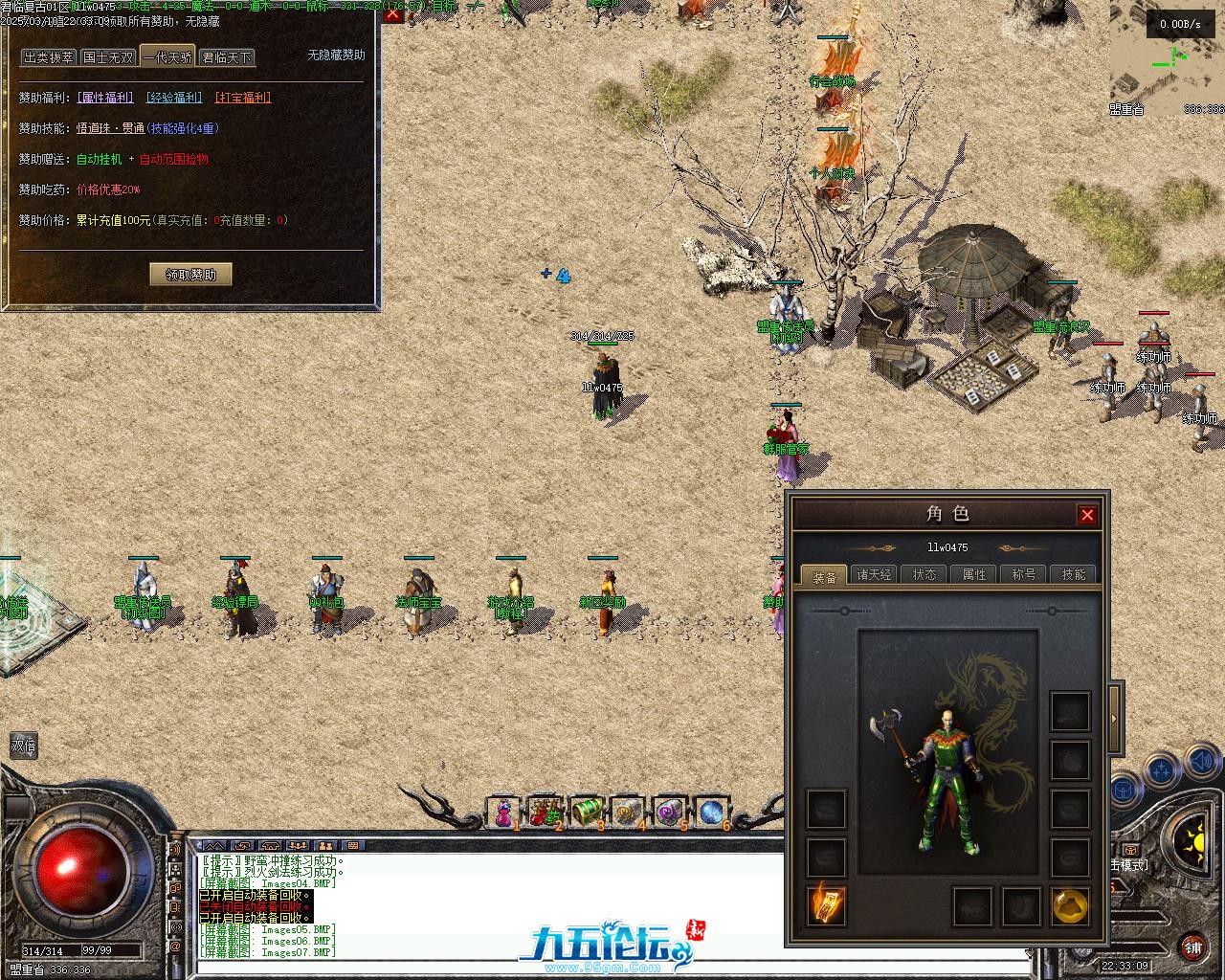Open the 属性福利 benefits link

click(106, 98)
